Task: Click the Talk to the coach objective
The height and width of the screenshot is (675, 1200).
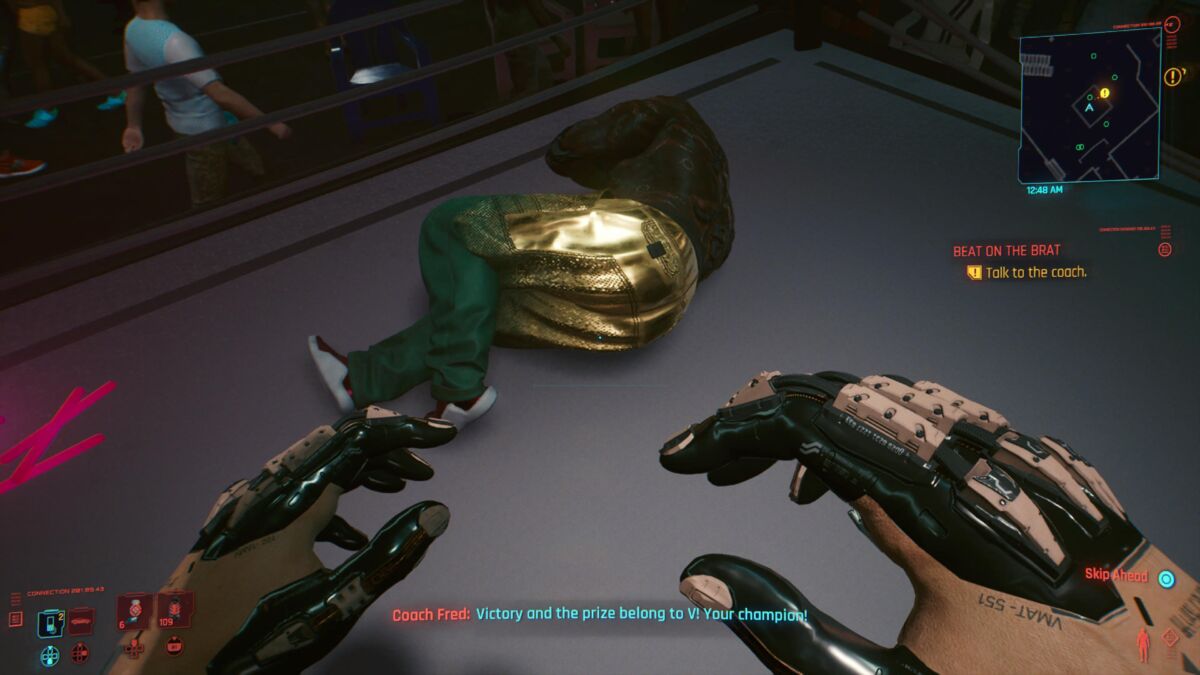Action: (x=1035, y=272)
